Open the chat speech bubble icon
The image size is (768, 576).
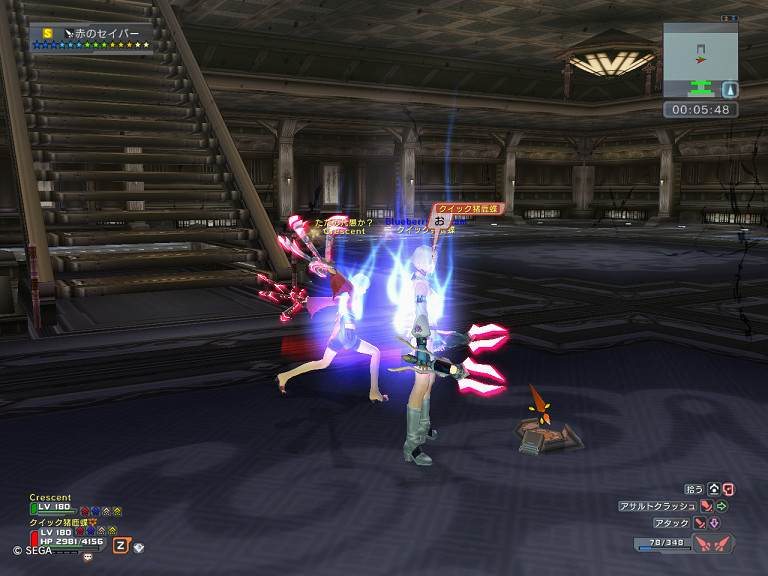(x=87, y=556)
